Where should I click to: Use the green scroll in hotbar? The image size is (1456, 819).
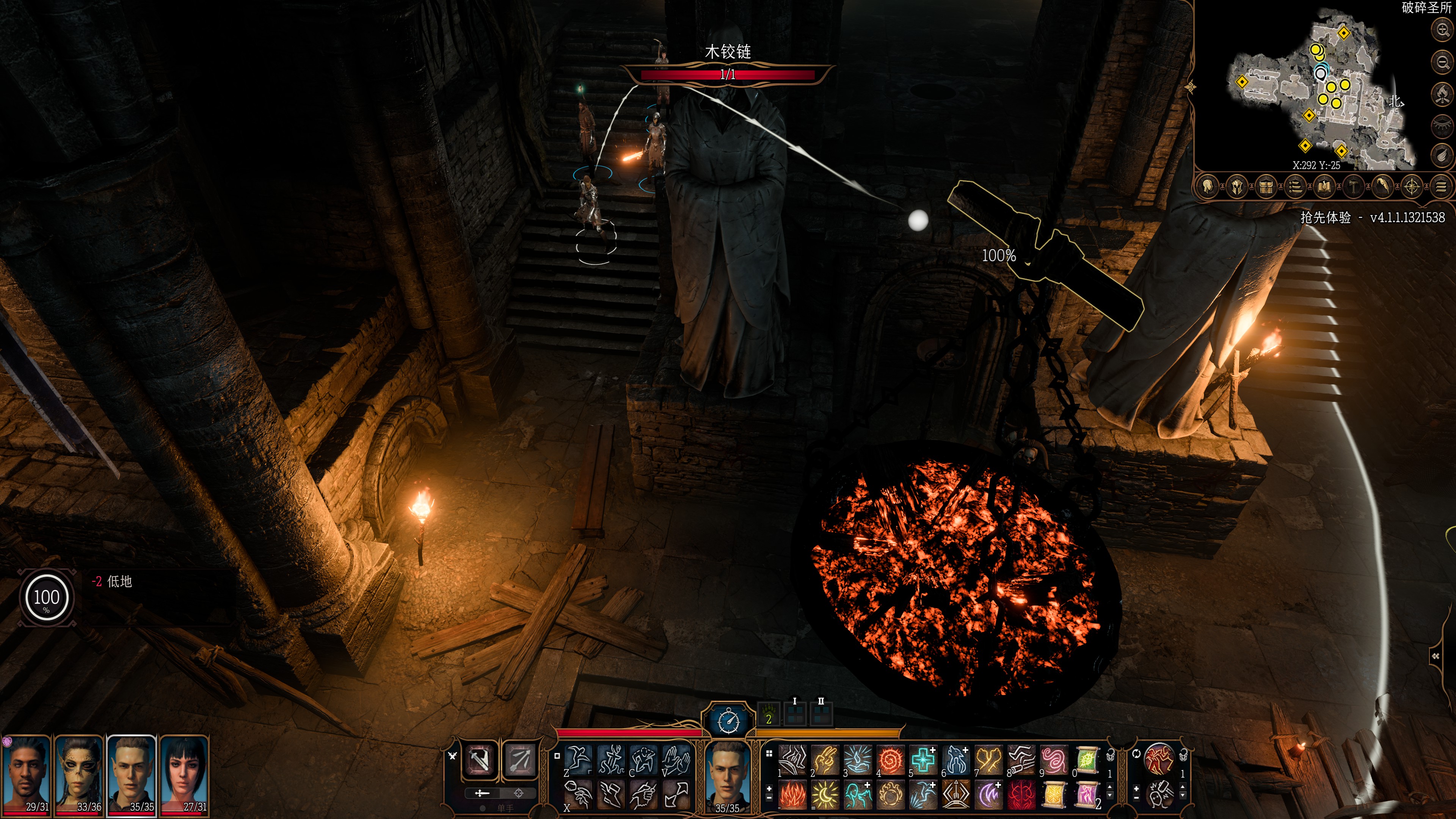pyautogui.click(x=1086, y=759)
